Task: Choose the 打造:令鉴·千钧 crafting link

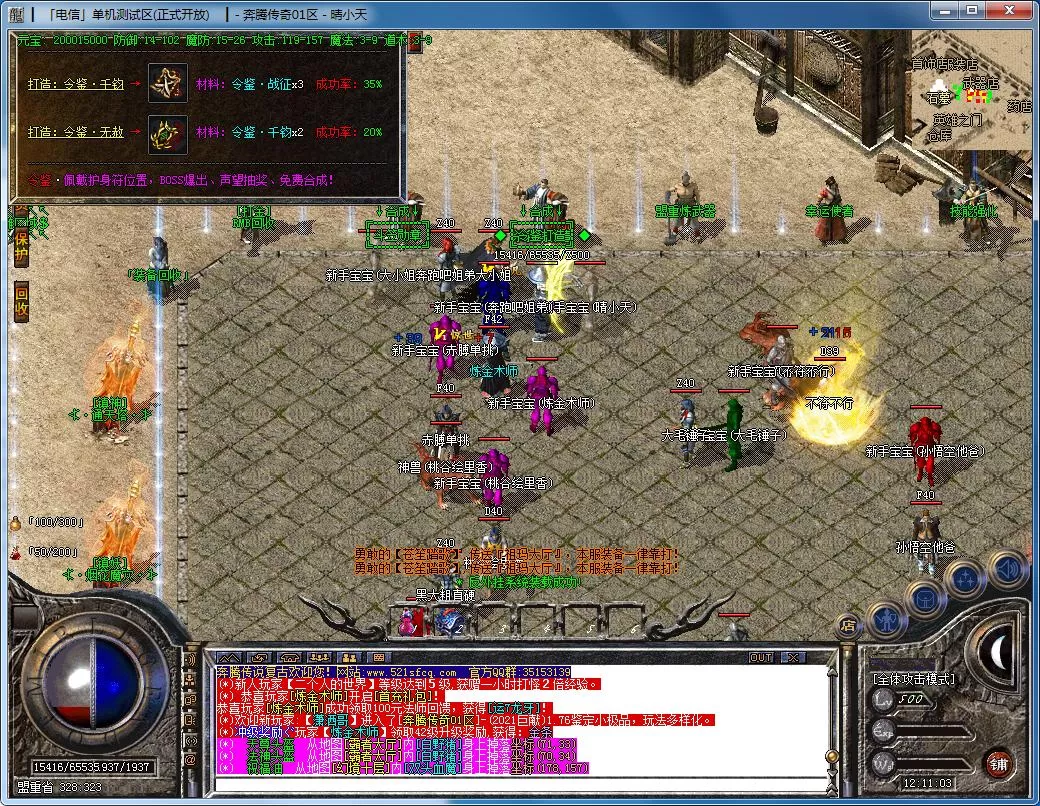Action: coord(75,85)
